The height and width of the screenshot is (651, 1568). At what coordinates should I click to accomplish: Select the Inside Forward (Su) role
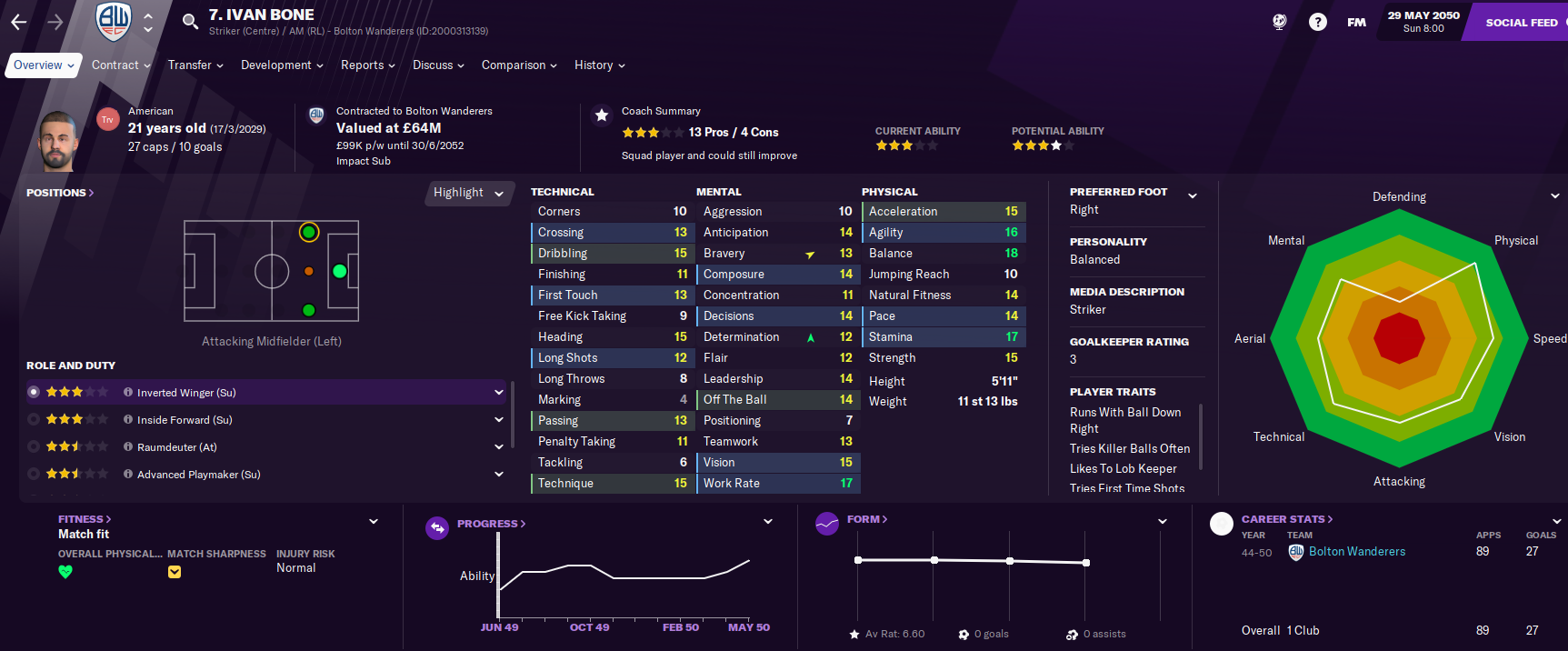[185, 420]
